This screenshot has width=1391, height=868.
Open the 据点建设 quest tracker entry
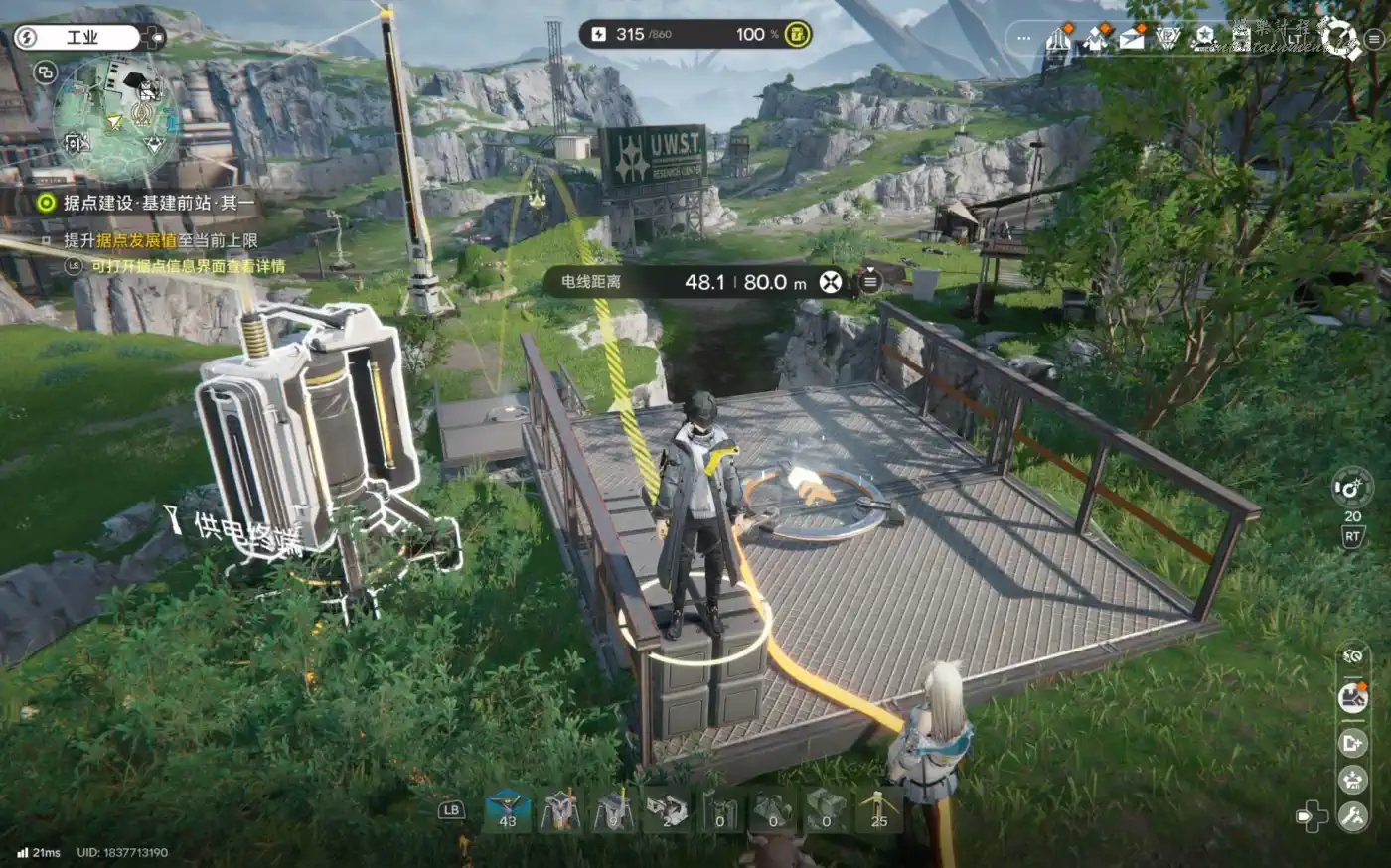[149, 203]
